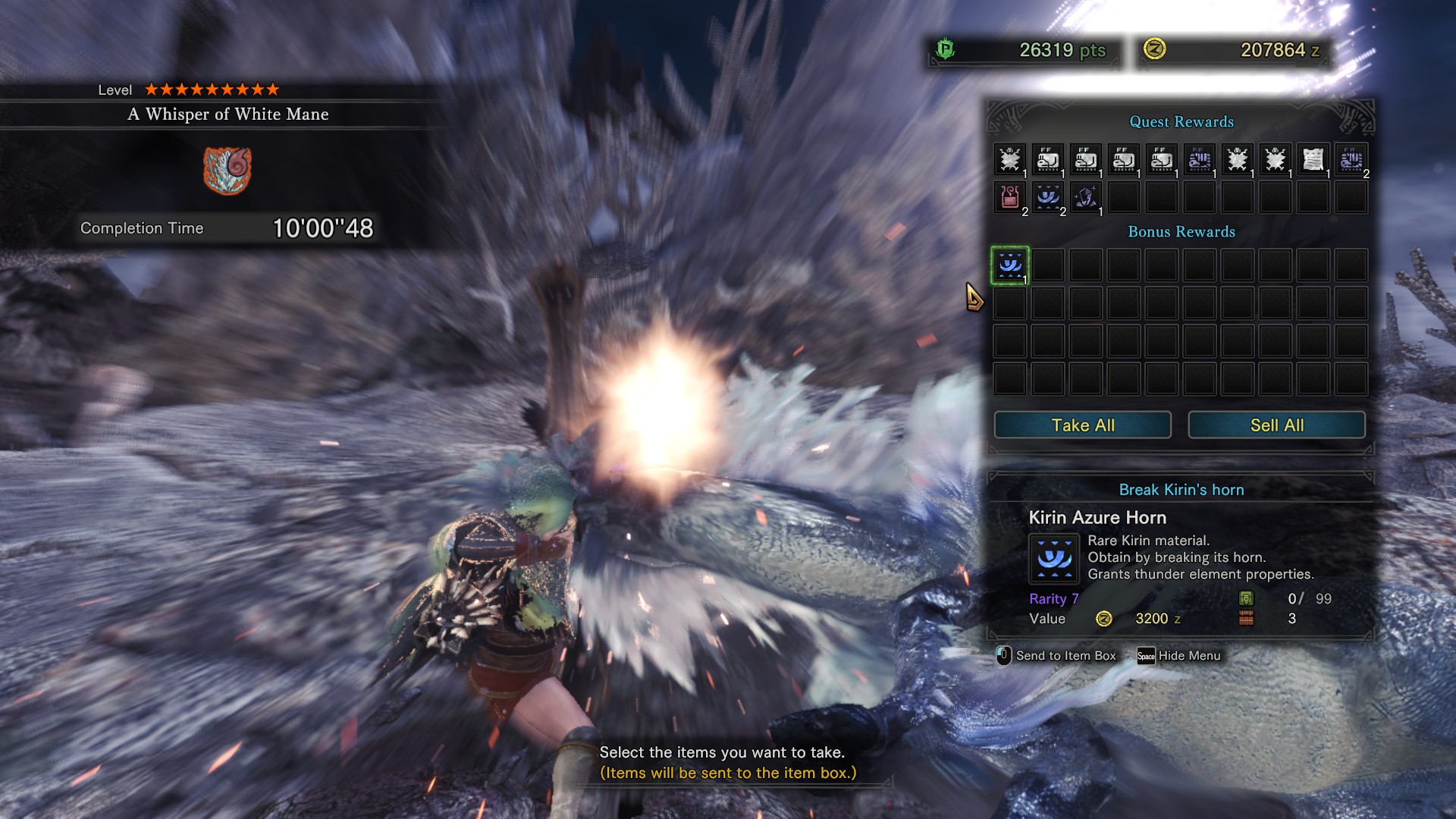Image resolution: width=1456 pixels, height=819 pixels.
Task: Click the Sell All button
Action: [1276, 425]
